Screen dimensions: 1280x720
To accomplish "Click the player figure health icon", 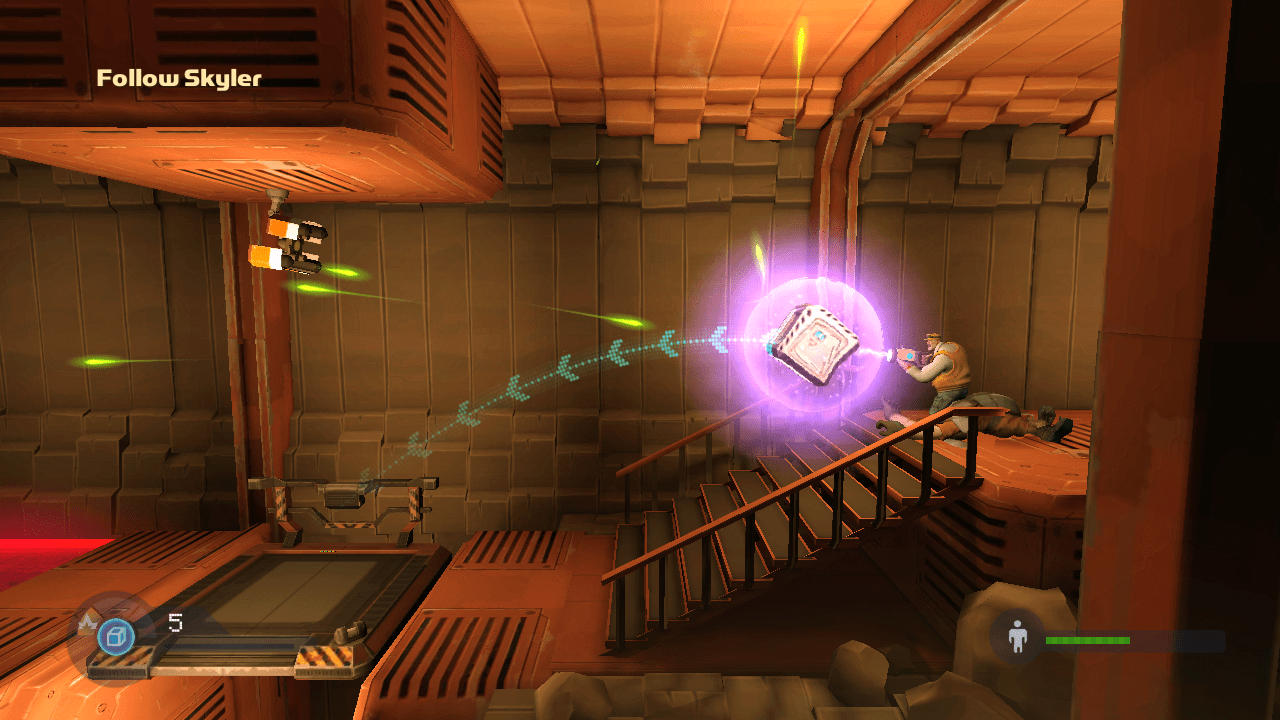I will [x=1018, y=637].
